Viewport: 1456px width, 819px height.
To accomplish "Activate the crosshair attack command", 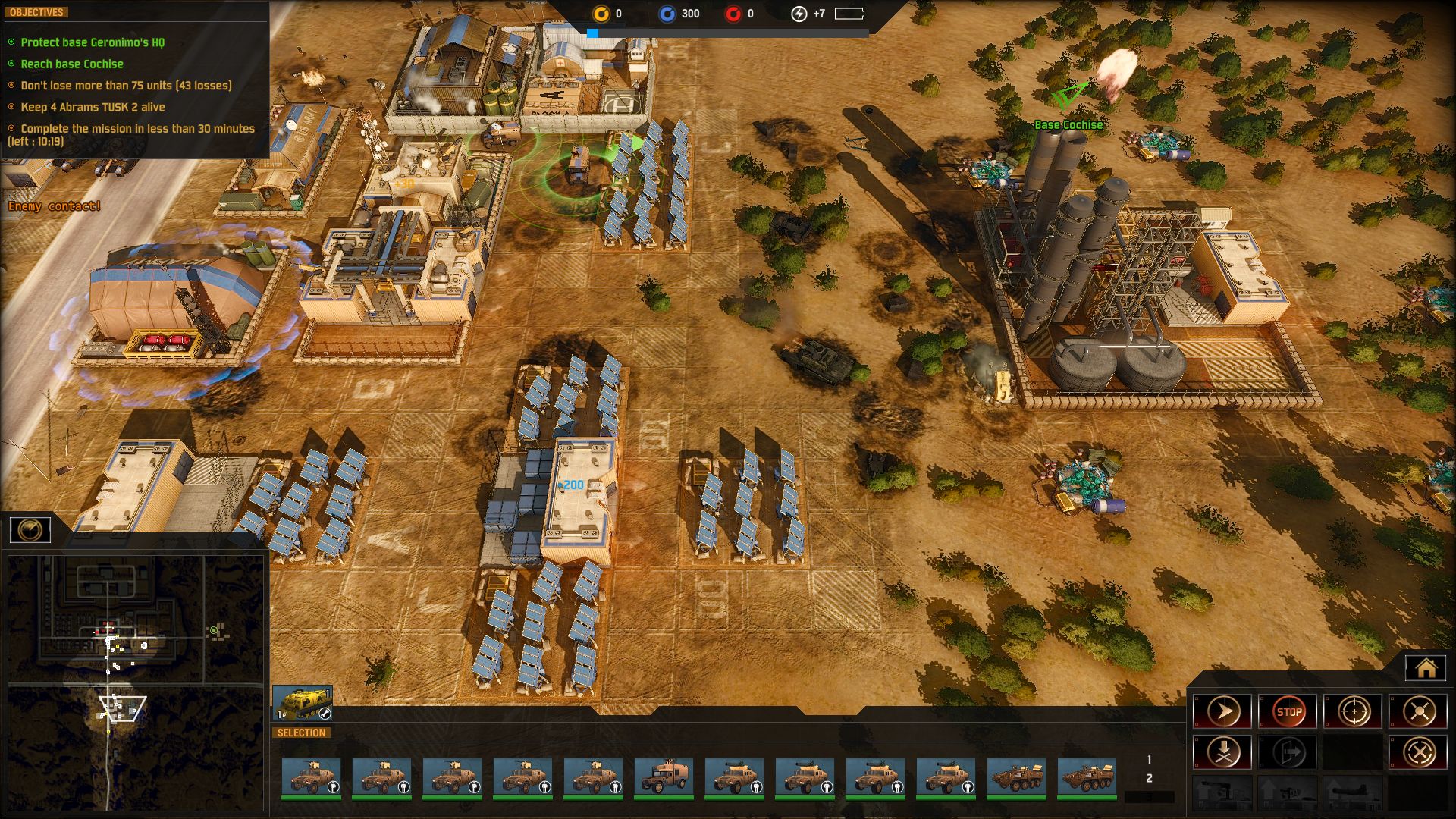I will [1354, 711].
